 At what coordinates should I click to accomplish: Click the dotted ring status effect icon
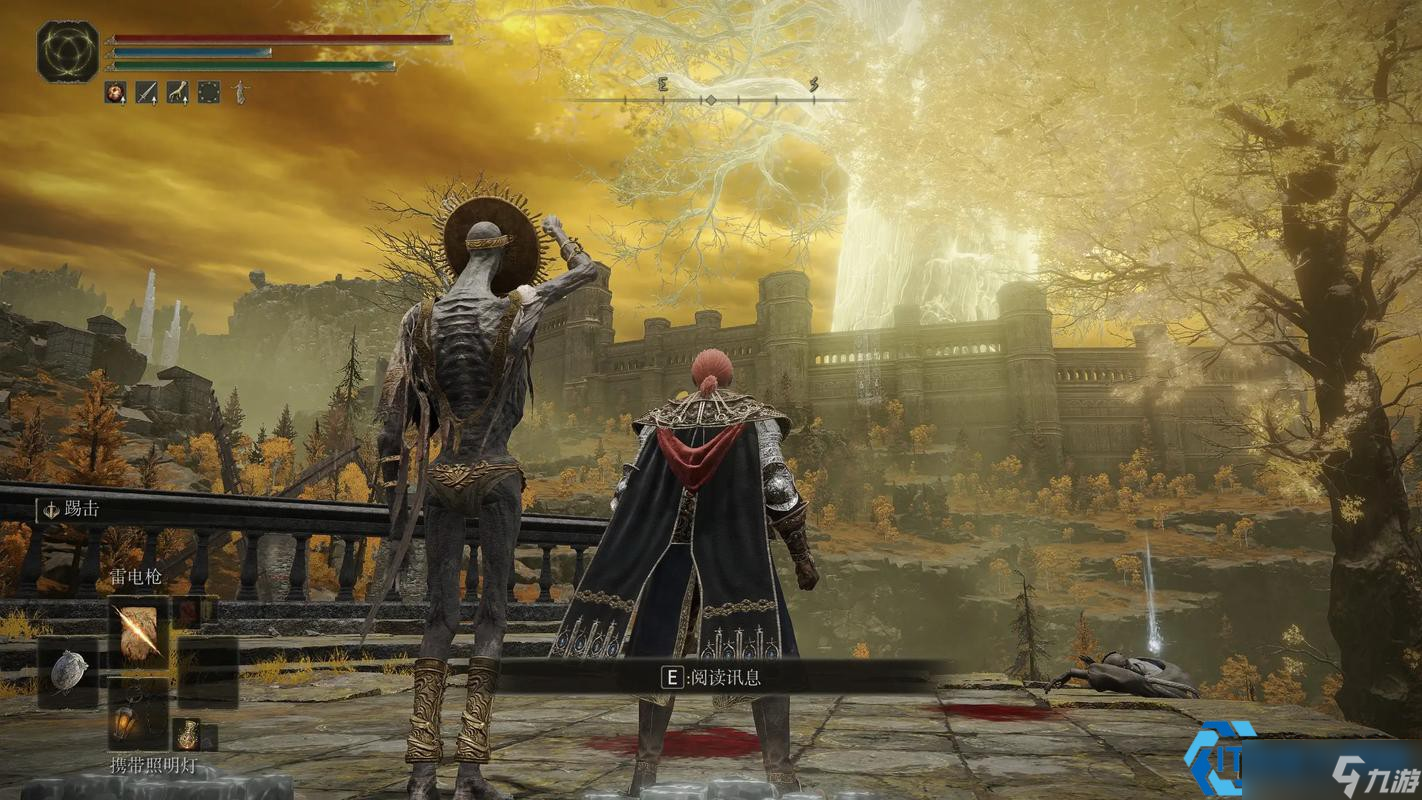pyautogui.click(x=209, y=93)
